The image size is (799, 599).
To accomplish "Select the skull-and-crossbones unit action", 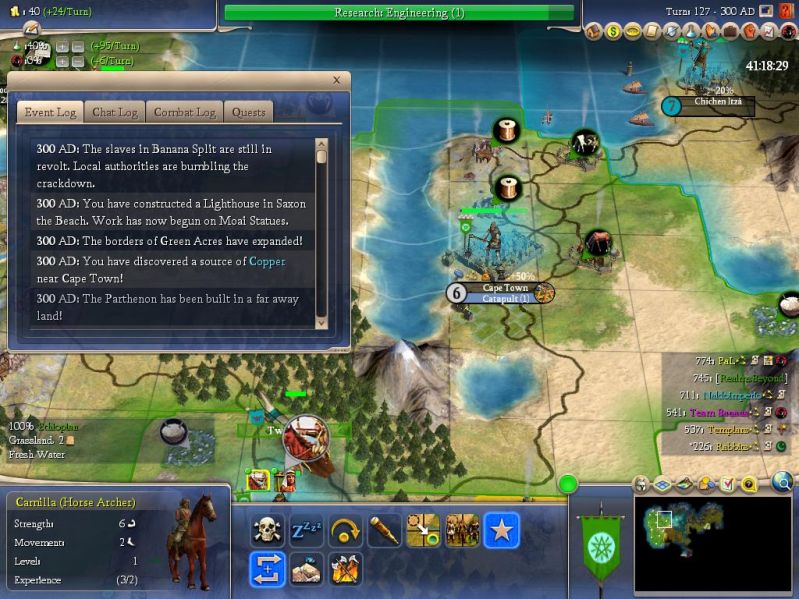I will [265, 530].
